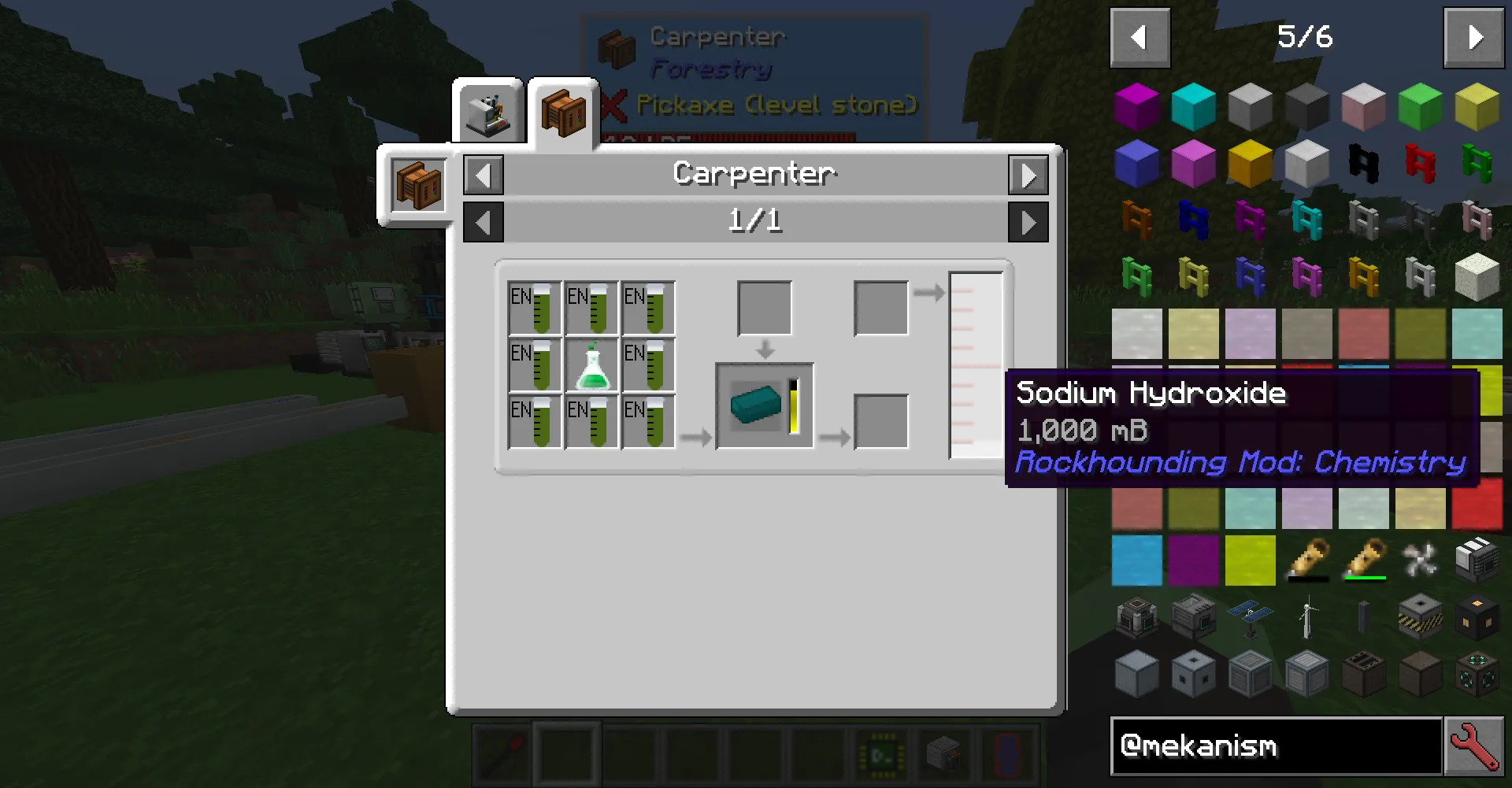The width and height of the screenshot is (1512, 788).
Task: Switch to the Thermionic Fabricator recipe tab
Action: [490, 110]
